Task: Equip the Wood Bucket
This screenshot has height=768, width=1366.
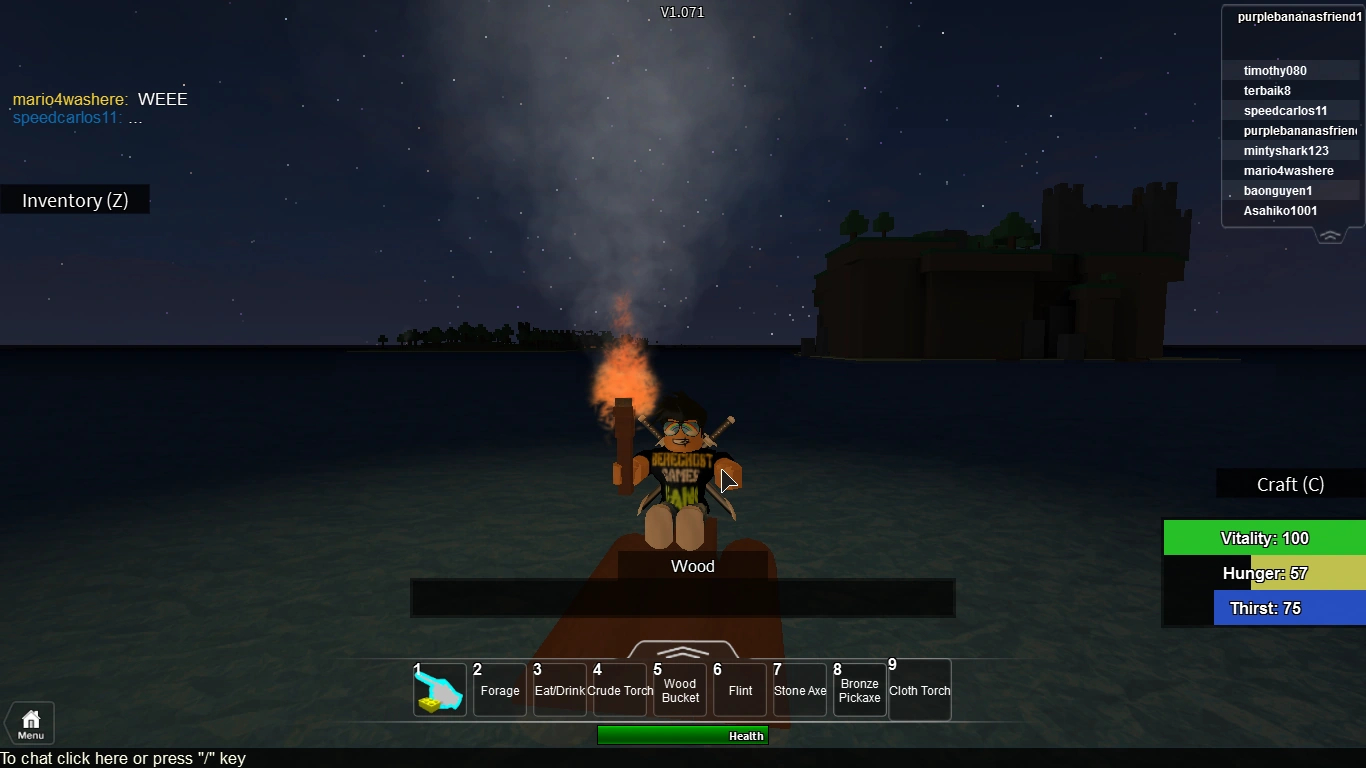Action: (679, 689)
